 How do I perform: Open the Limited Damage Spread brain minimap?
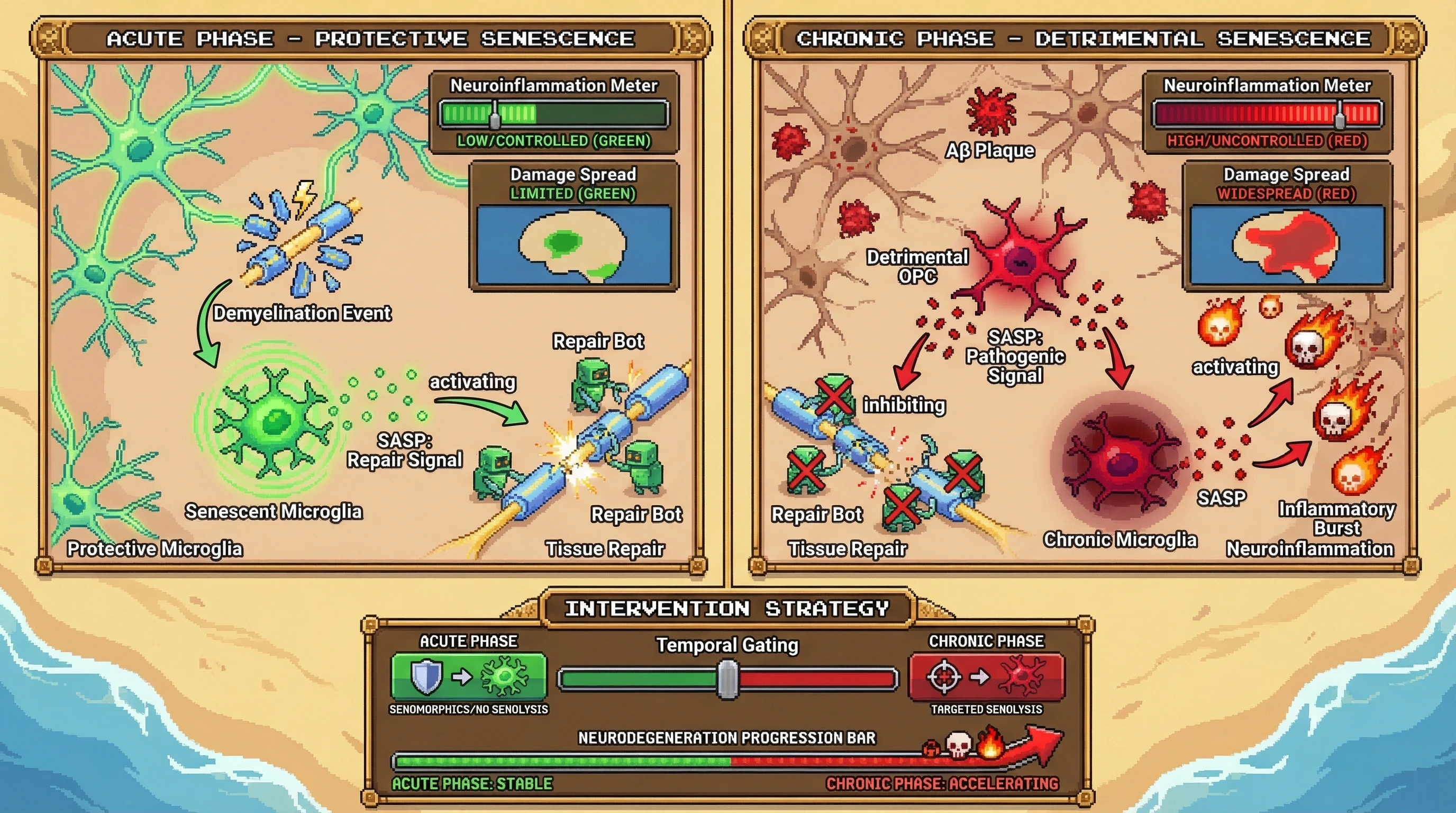(x=574, y=245)
